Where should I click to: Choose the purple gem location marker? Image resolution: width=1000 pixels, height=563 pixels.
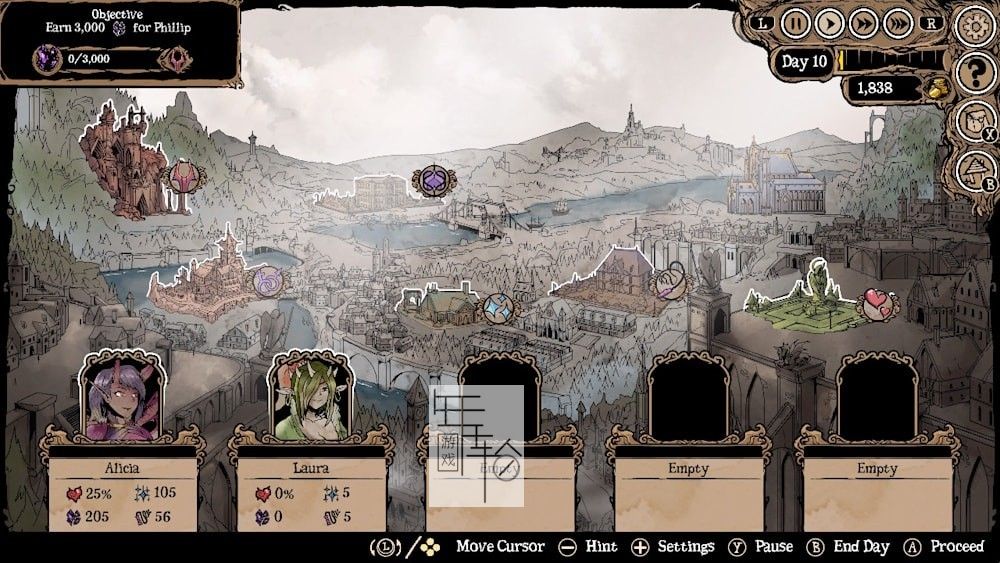tap(433, 181)
